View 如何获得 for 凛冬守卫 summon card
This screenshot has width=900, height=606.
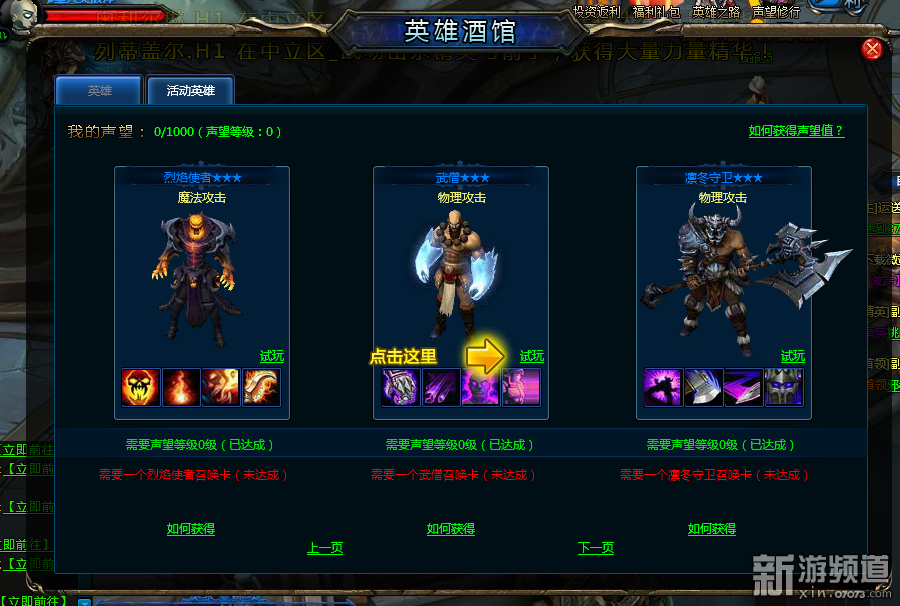(x=712, y=529)
